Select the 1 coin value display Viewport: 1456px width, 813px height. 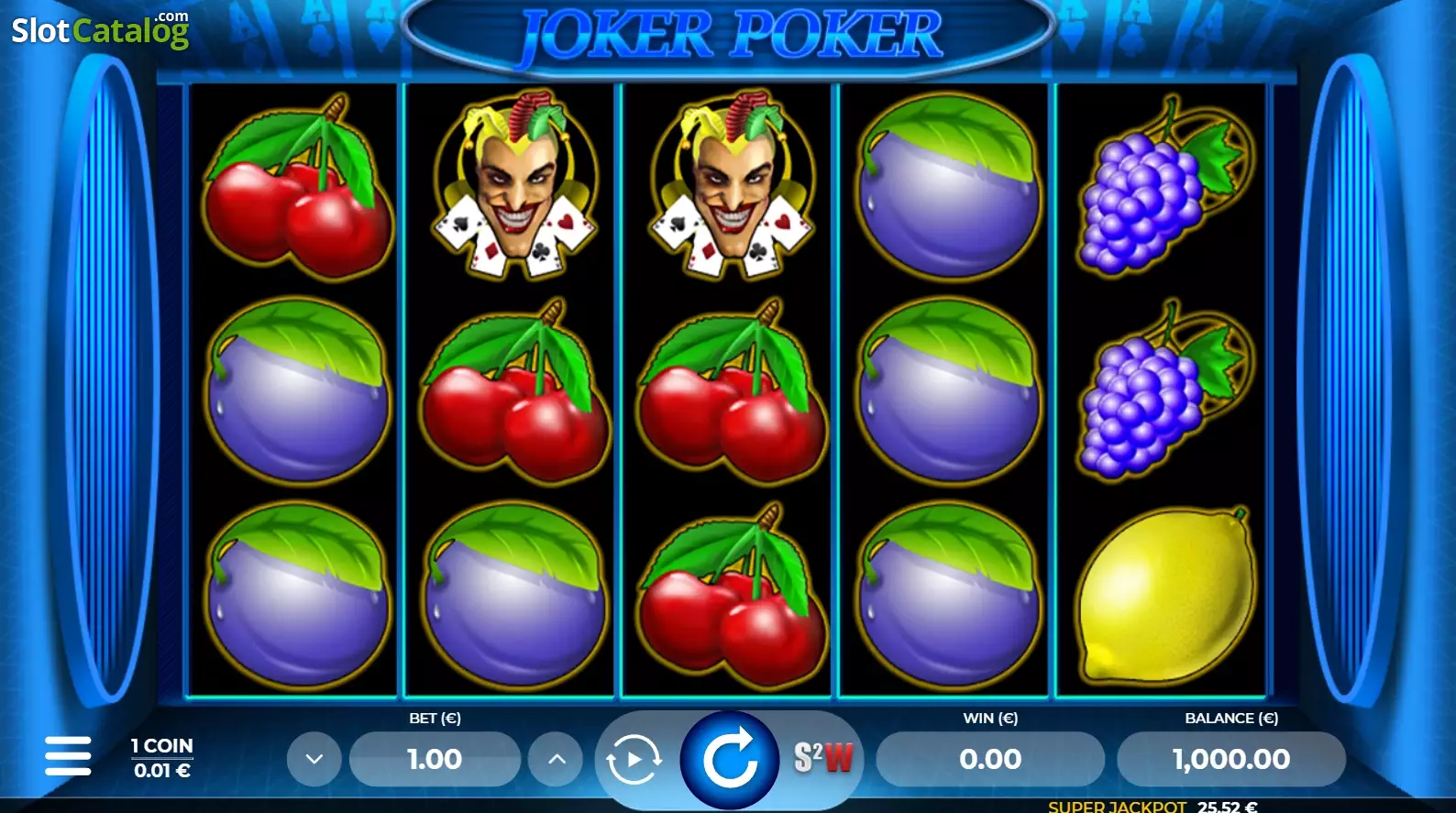coord(162,758)
